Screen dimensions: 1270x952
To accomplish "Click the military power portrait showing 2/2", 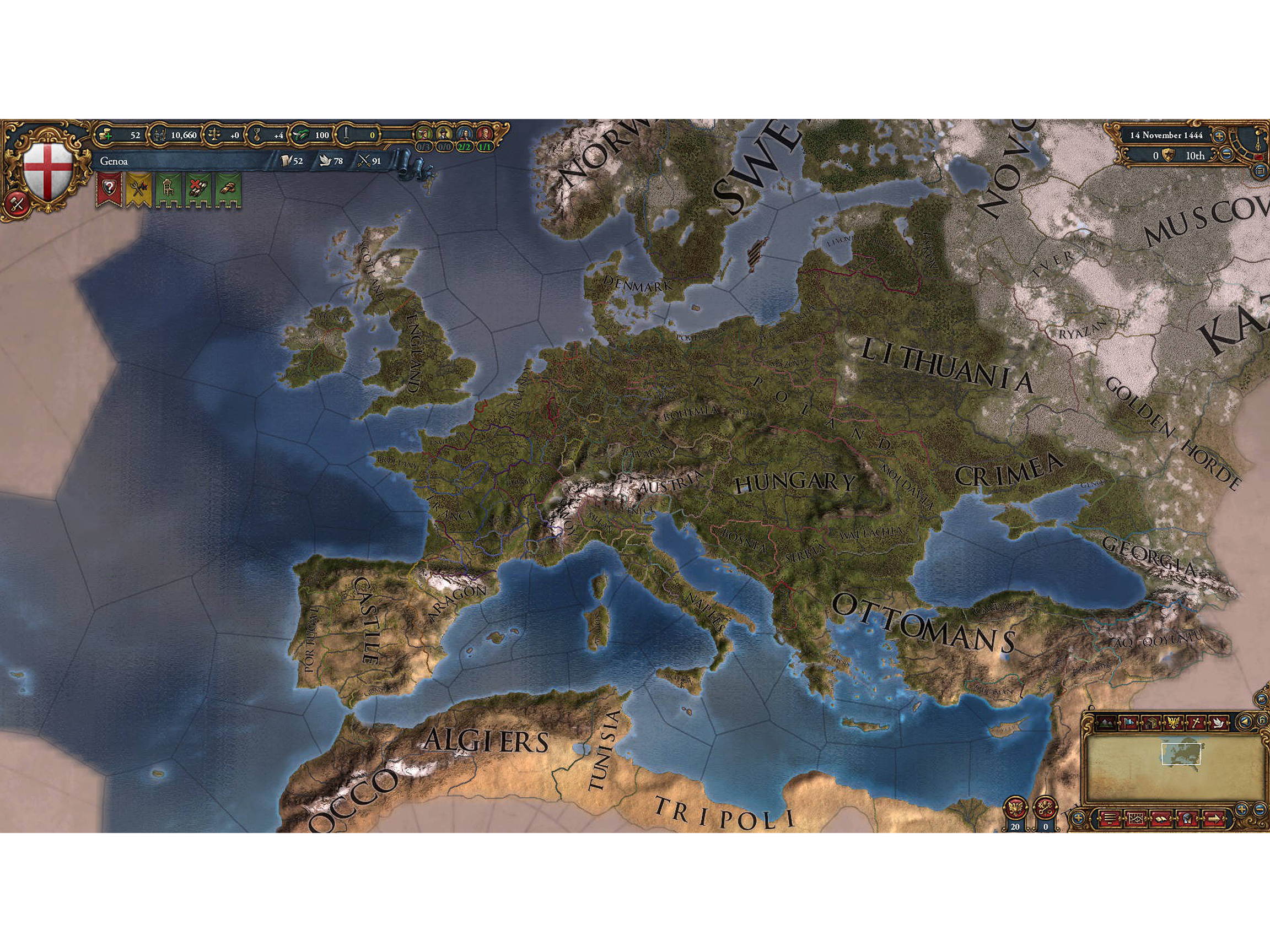I will 465,134.
